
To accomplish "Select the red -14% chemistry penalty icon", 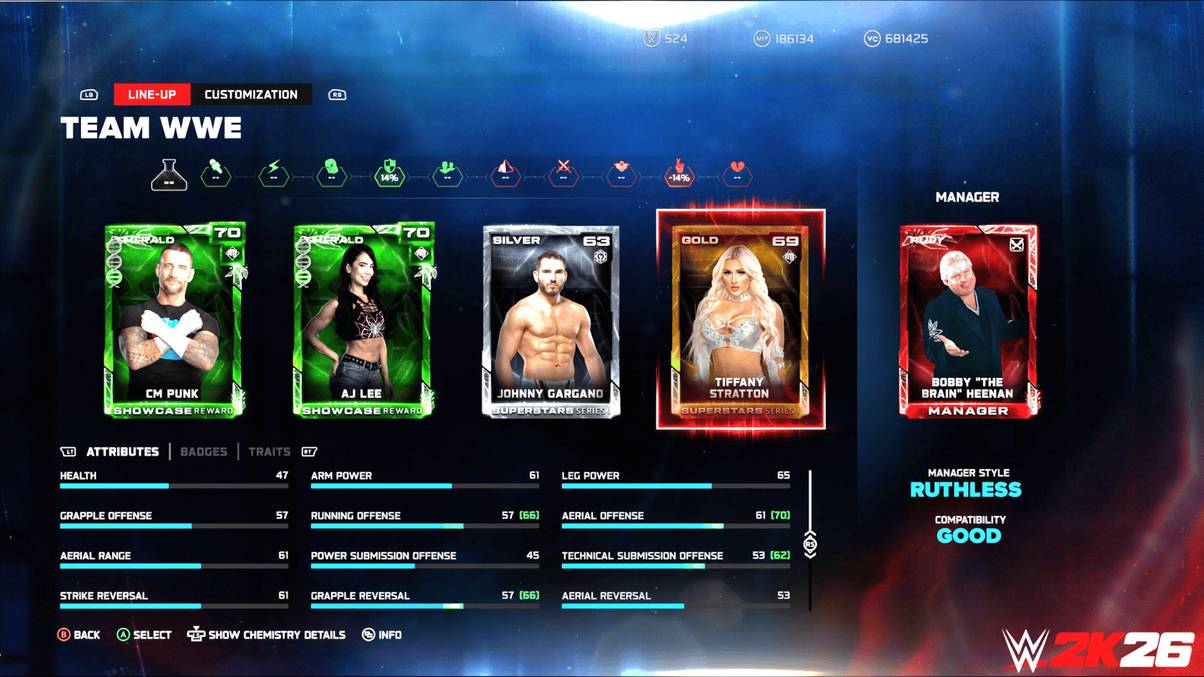I will 679,174.
